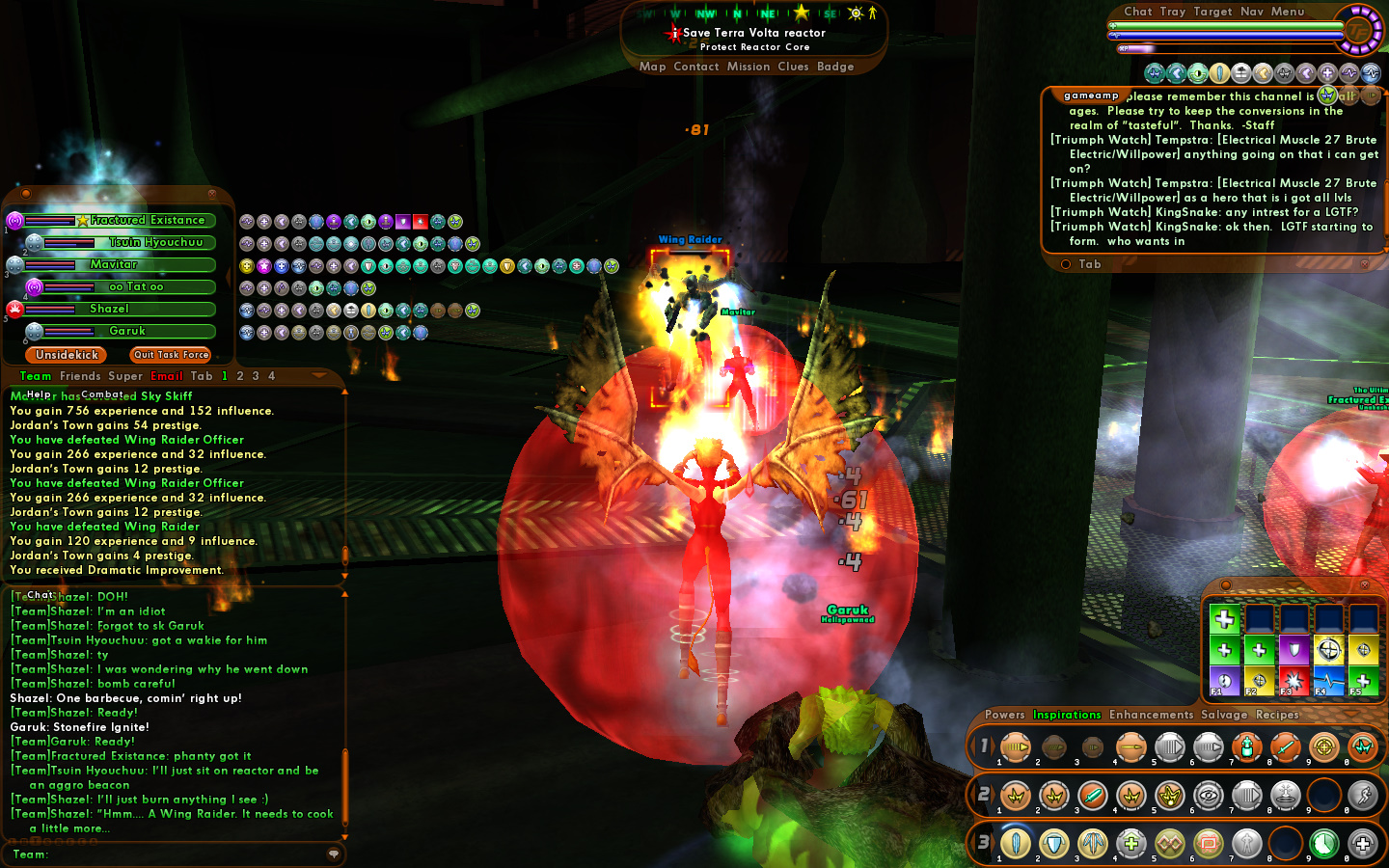Open the Badge window
This screenshot has height=868, width=1389.
tap(835, 67)
